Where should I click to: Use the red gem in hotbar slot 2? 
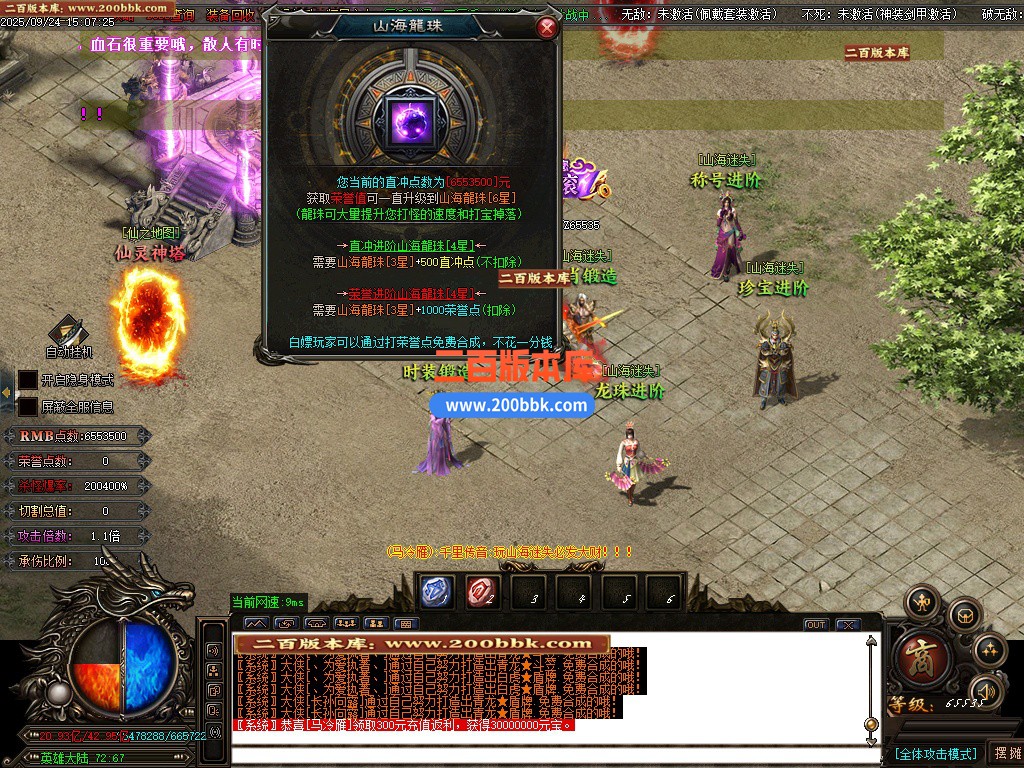[x=482, y=592]
